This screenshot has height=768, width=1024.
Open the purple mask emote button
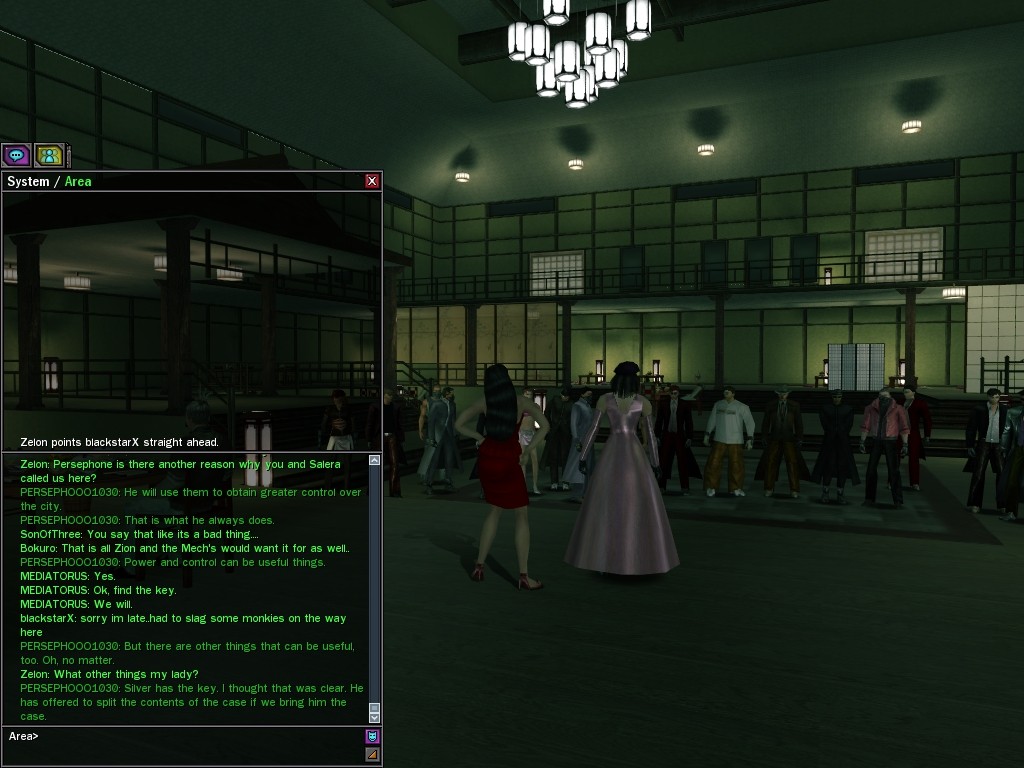(x=372, y=736)
